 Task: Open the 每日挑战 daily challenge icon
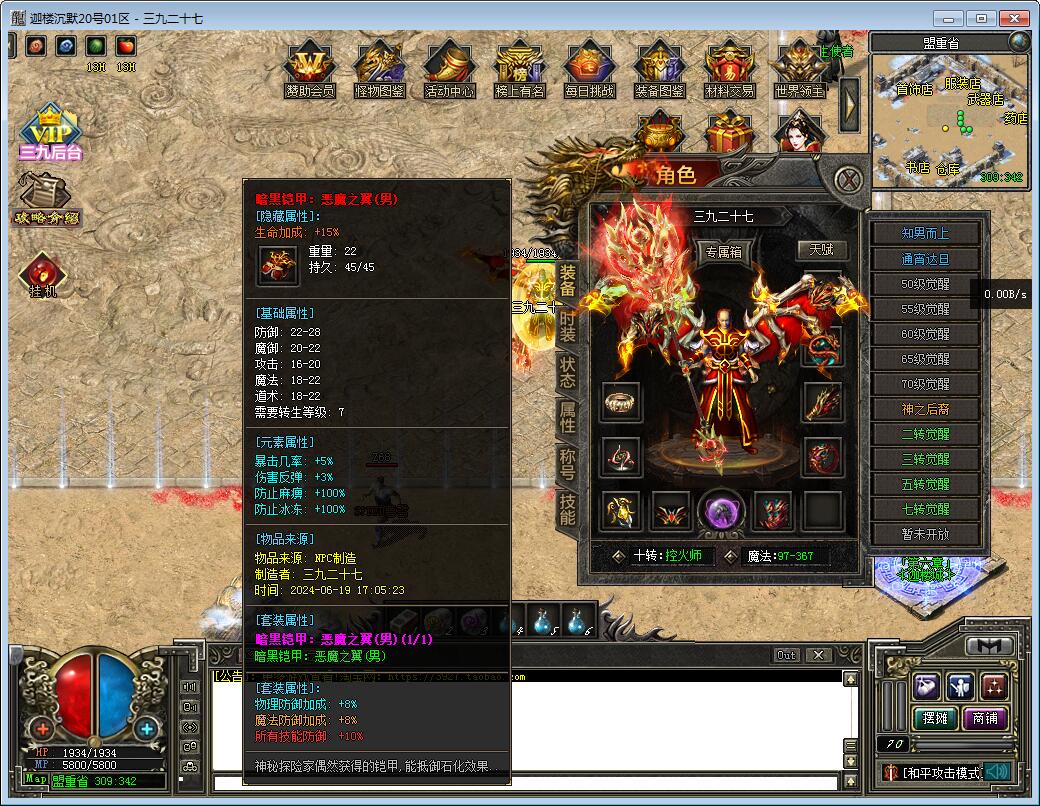point(589,68)
